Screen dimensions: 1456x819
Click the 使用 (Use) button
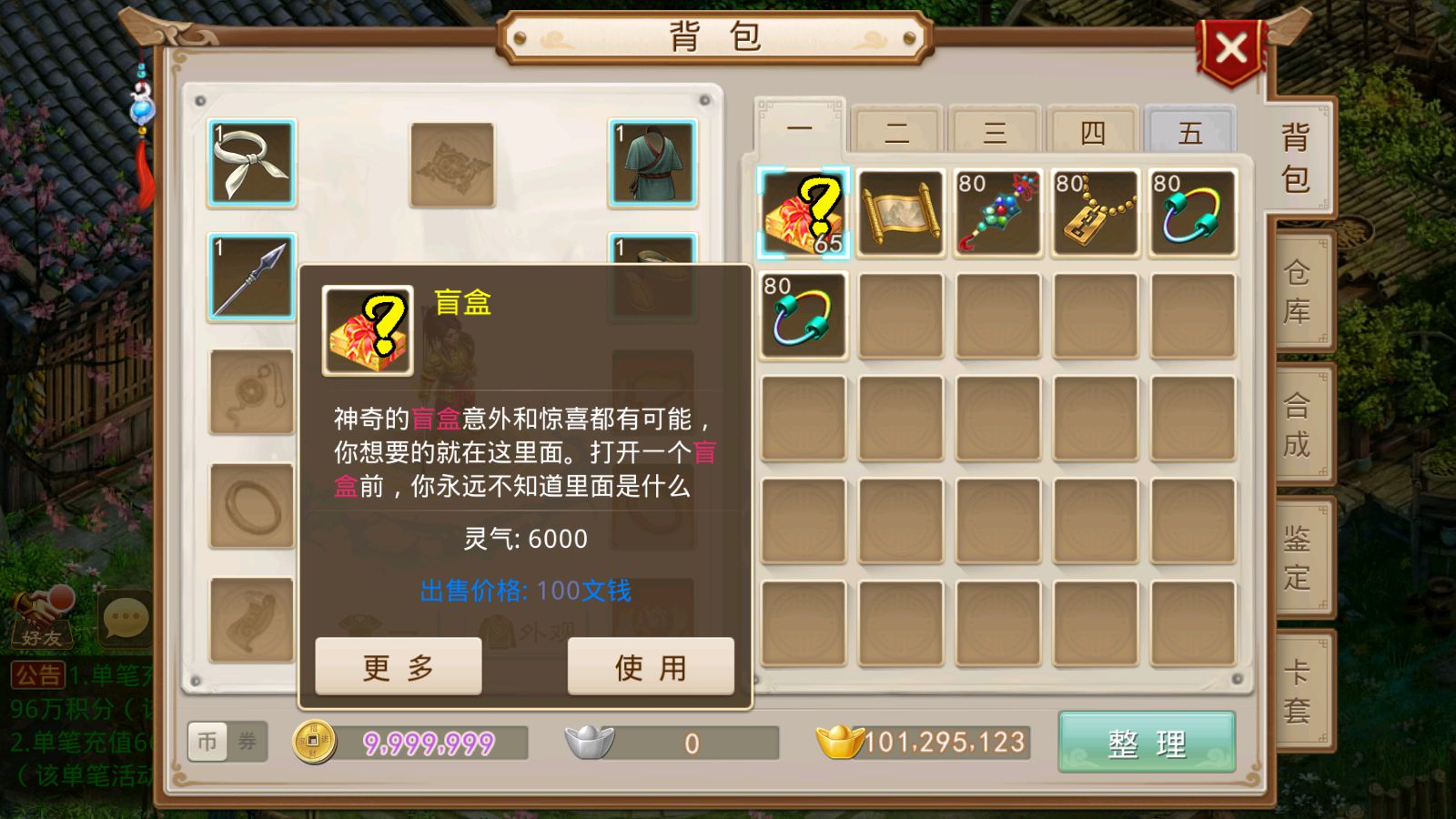tap(652, 667)
